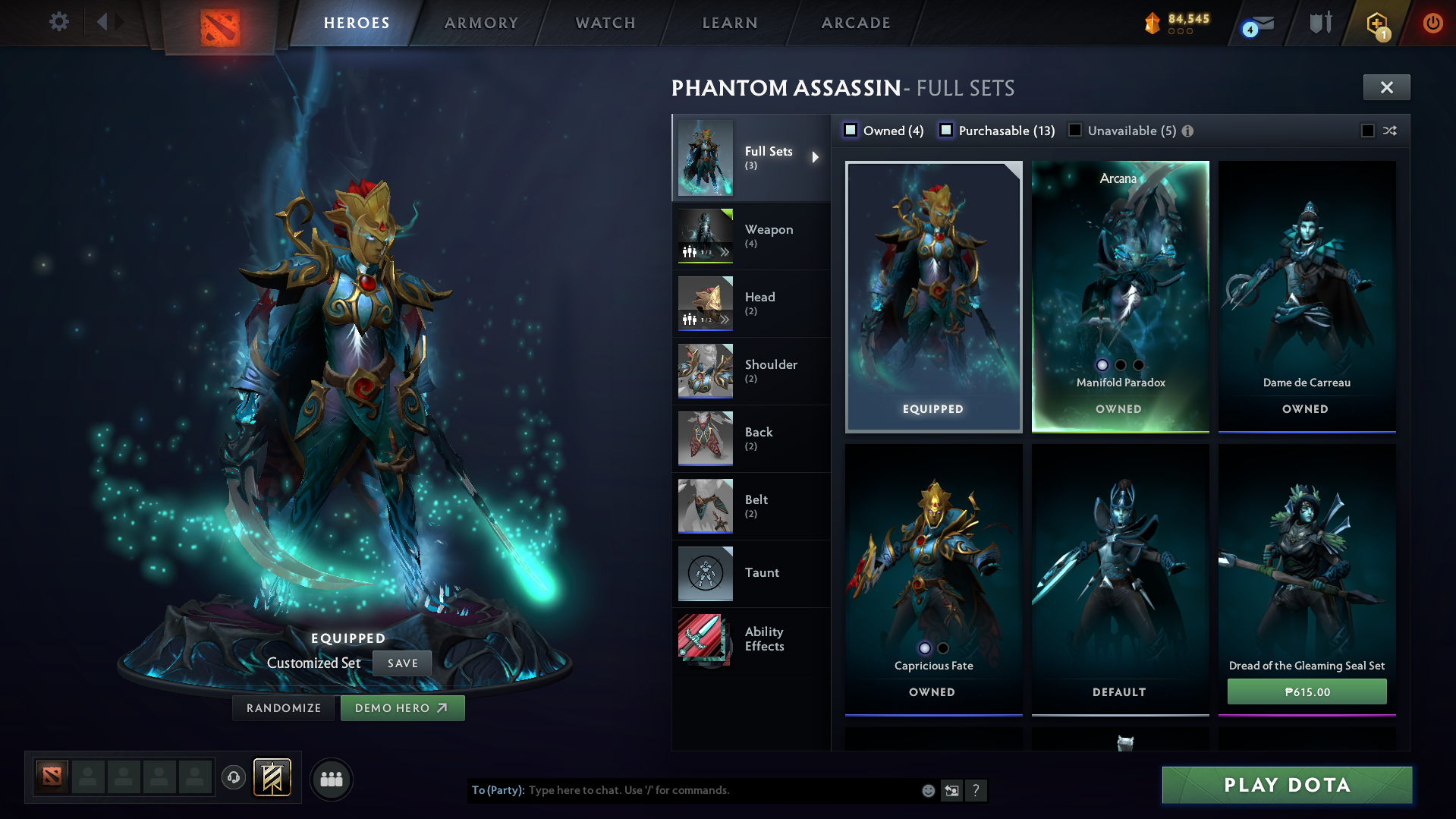Select the second style dot on Manifold Paradox

click(1120, 365)
